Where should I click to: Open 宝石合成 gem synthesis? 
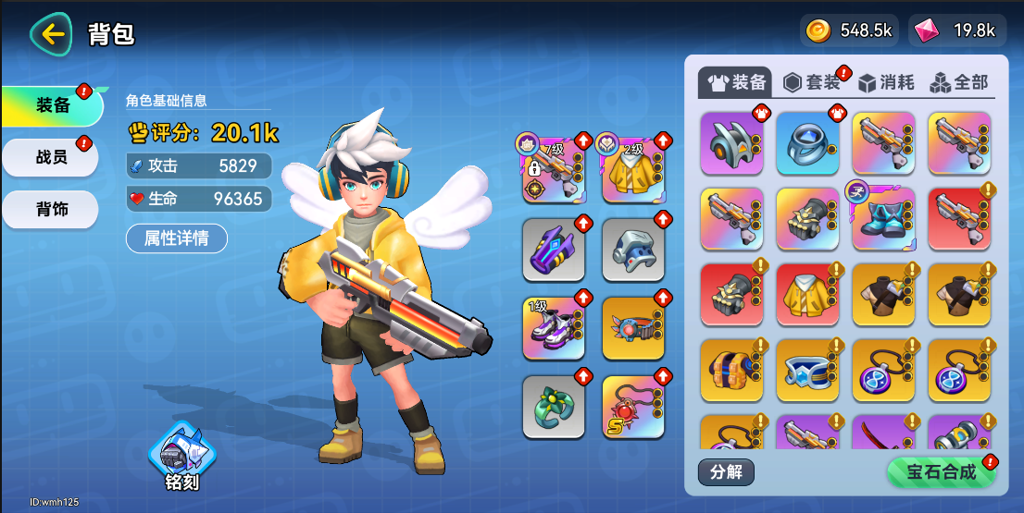[x=941, y=472]
